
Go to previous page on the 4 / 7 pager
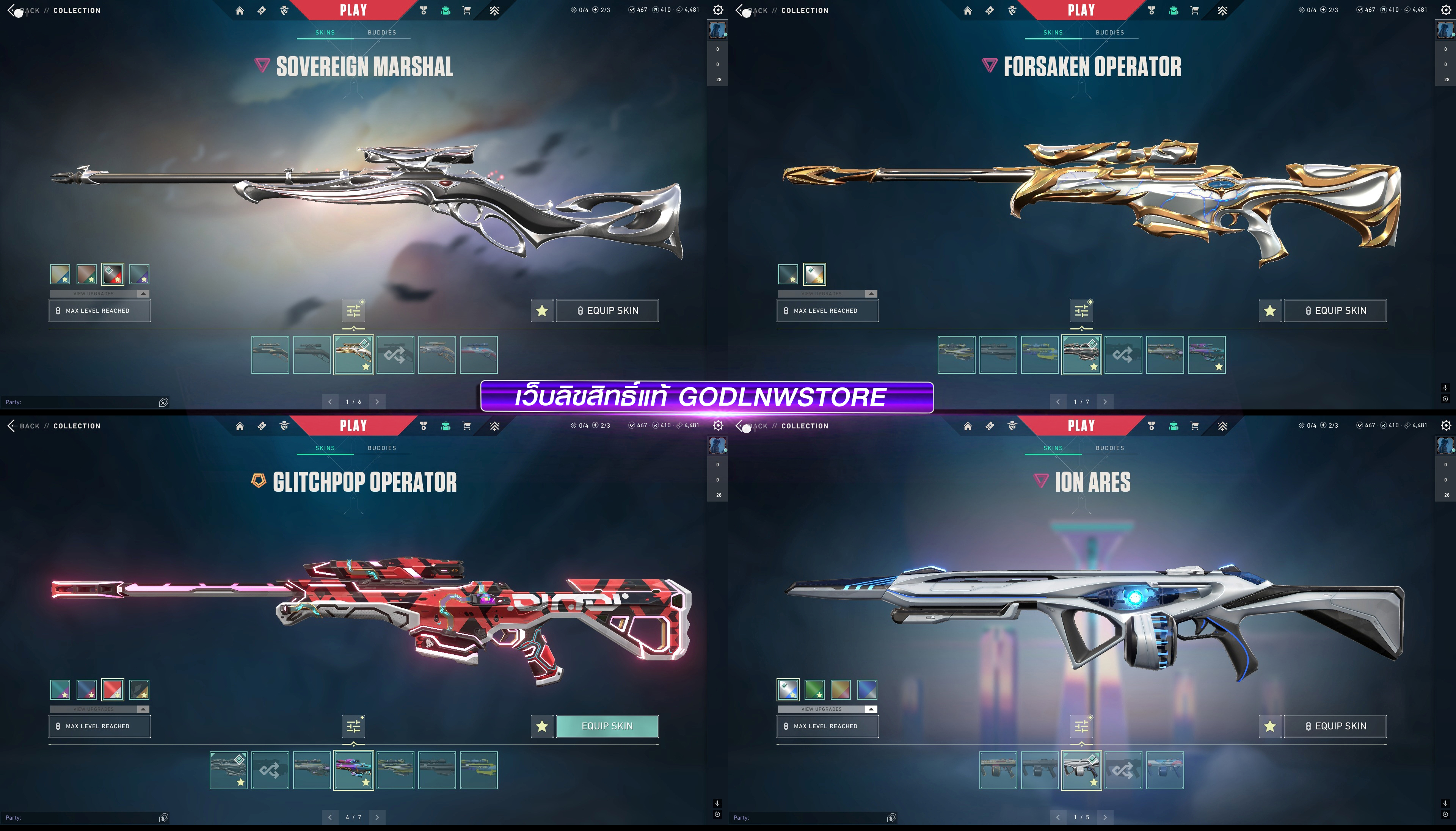(330, 817)
